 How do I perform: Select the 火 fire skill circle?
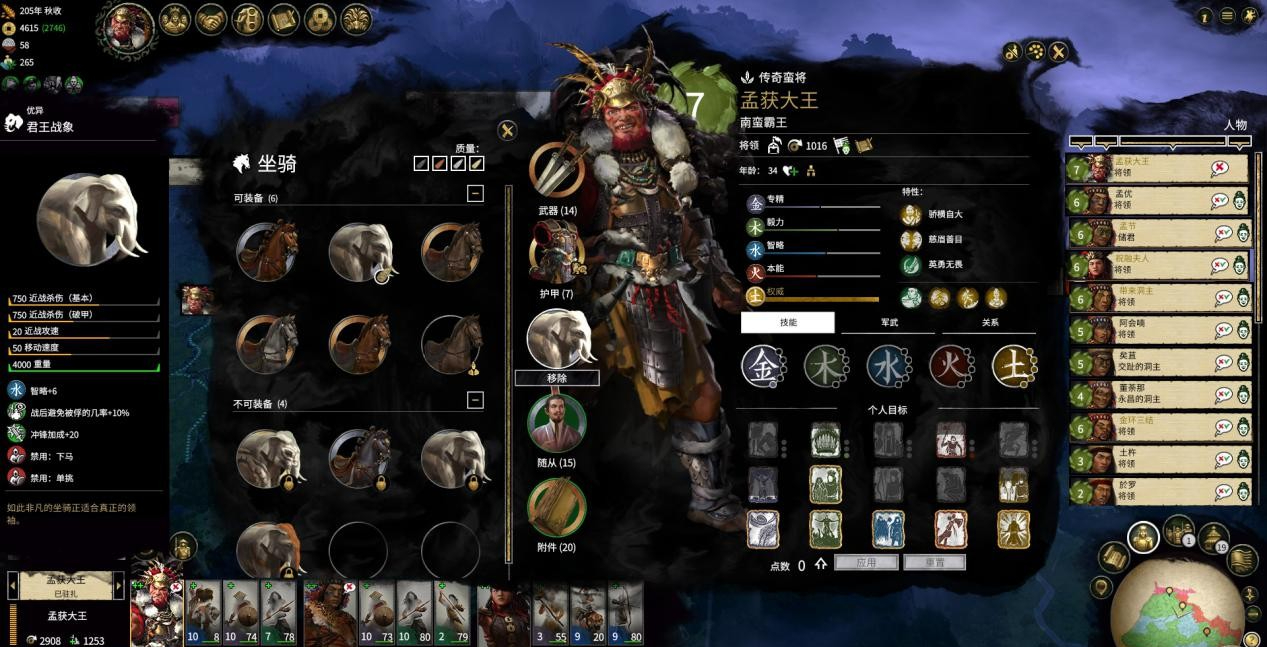click(x=950, y=366)
